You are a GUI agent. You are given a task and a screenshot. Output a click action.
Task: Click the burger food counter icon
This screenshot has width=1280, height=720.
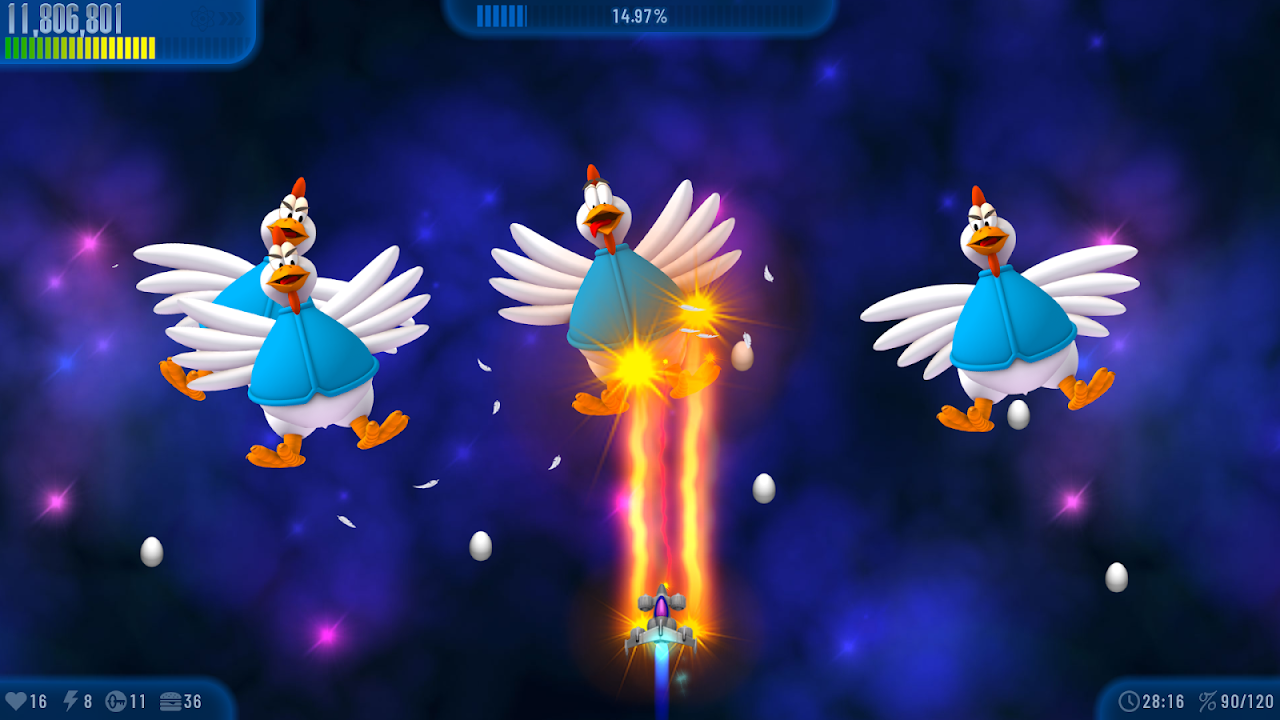172,702
